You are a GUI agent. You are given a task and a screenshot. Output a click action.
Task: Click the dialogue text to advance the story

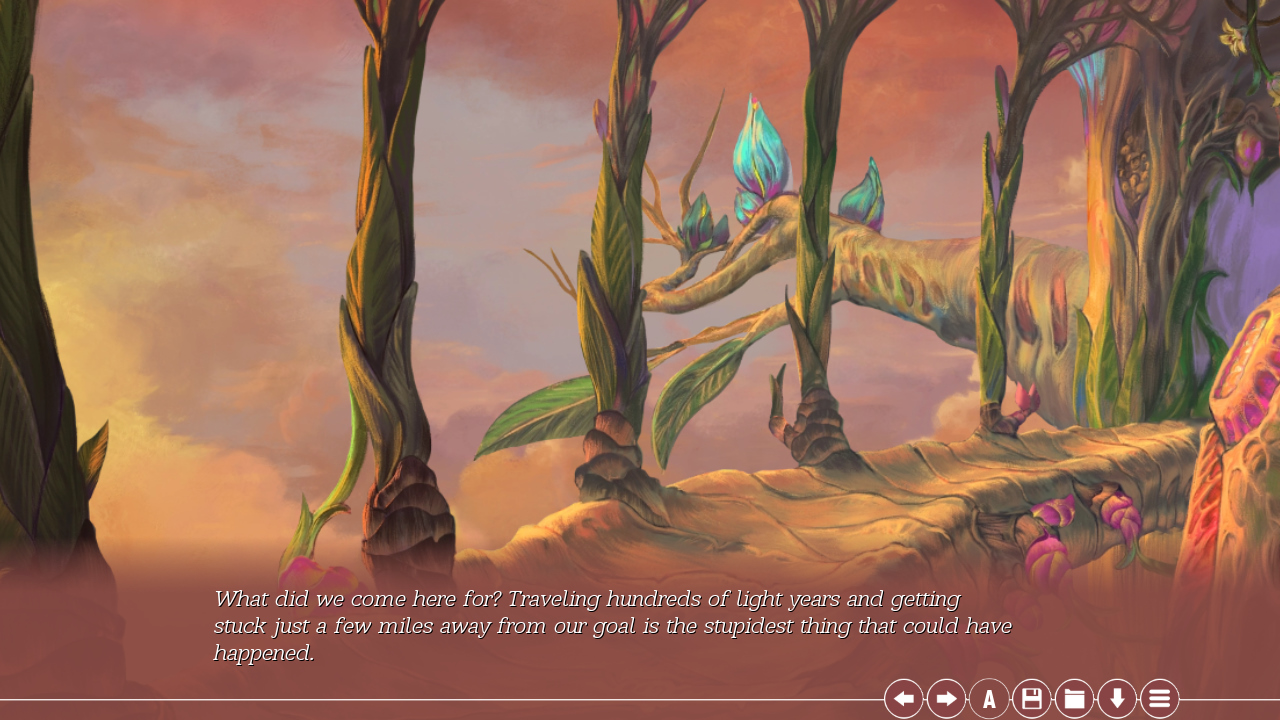coord(612,625)
